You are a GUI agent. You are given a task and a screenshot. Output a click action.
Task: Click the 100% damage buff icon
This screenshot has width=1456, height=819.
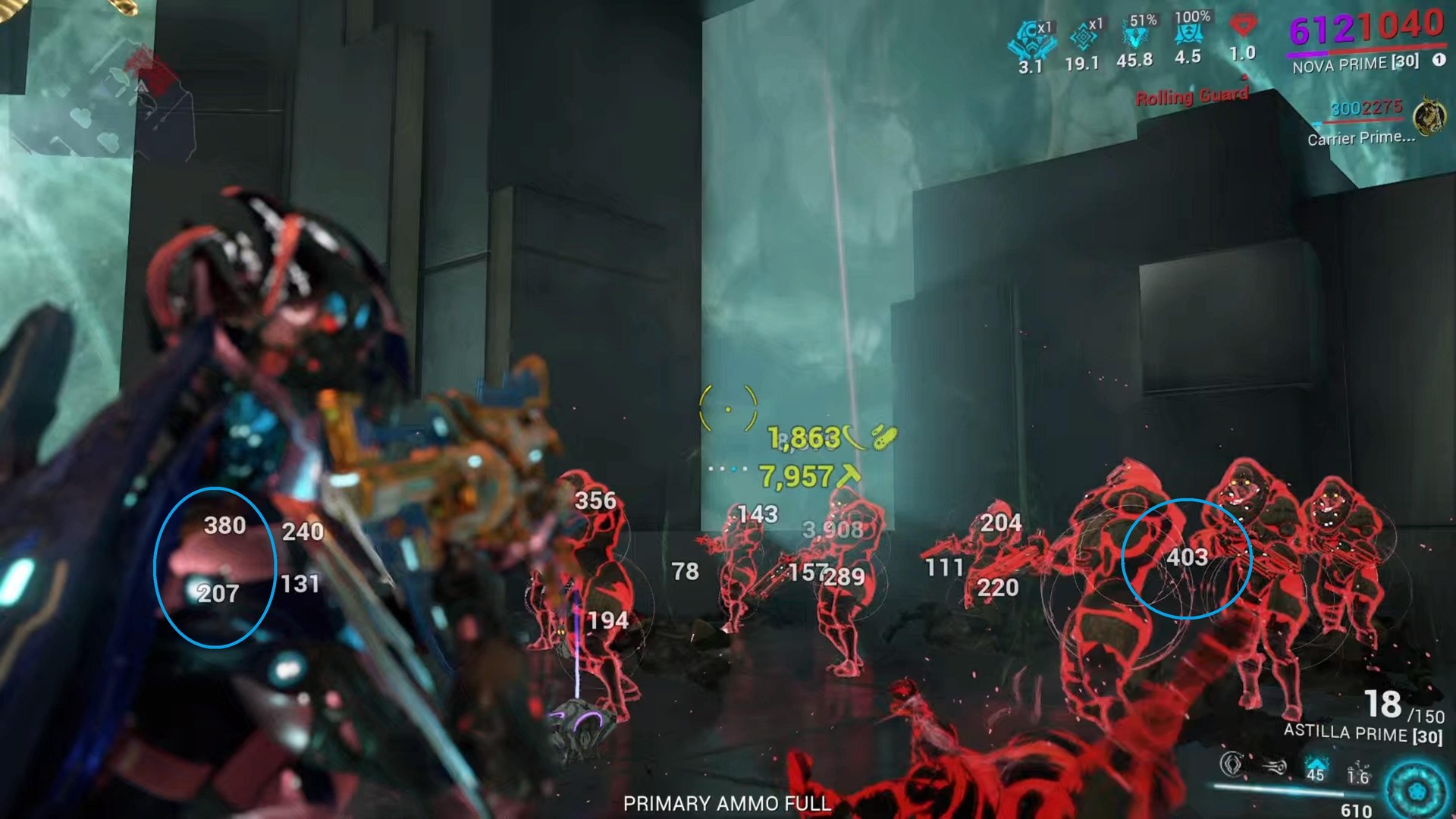click(x=1189, y=32)
